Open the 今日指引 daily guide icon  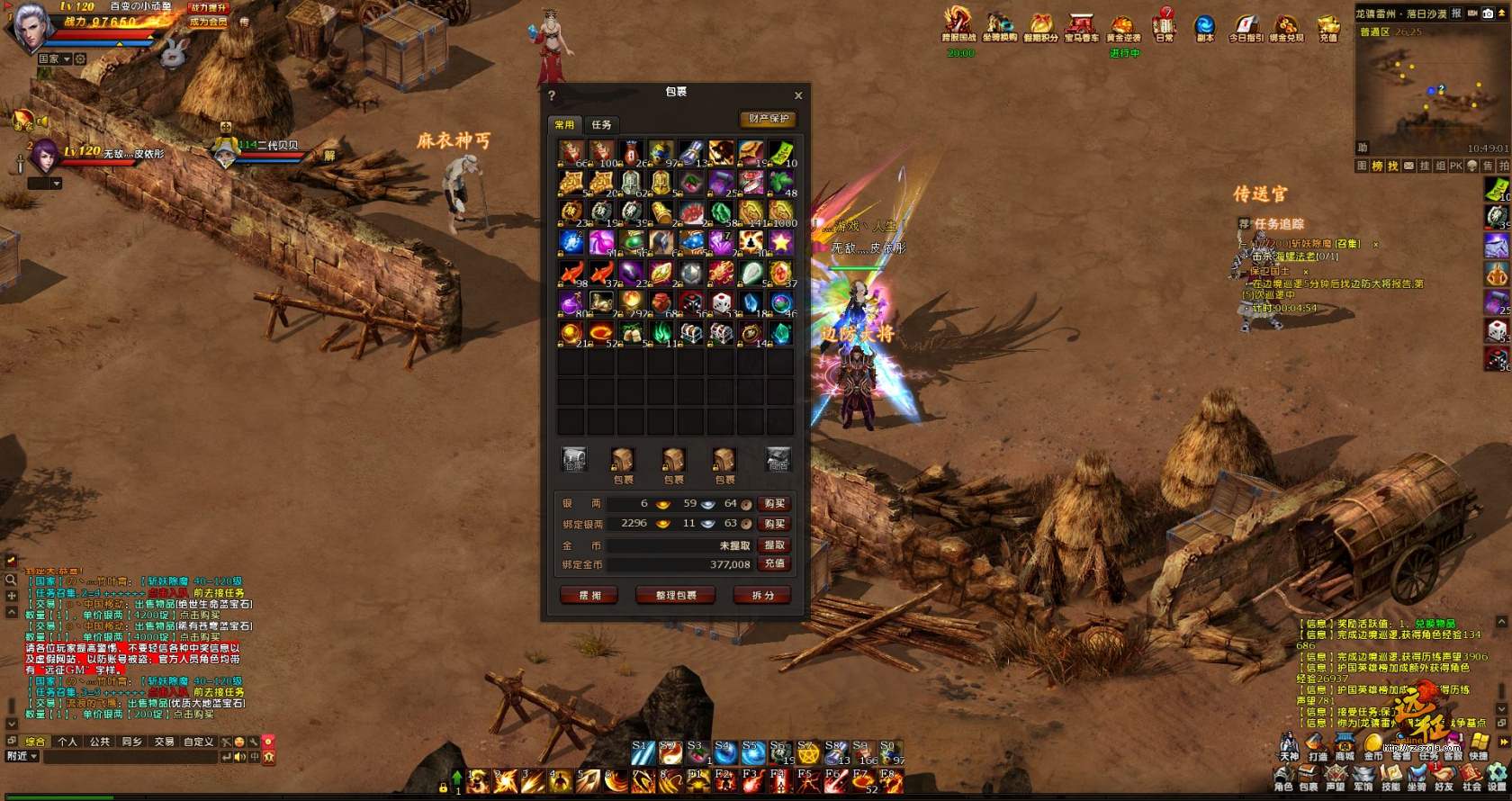pos(1246,25)
